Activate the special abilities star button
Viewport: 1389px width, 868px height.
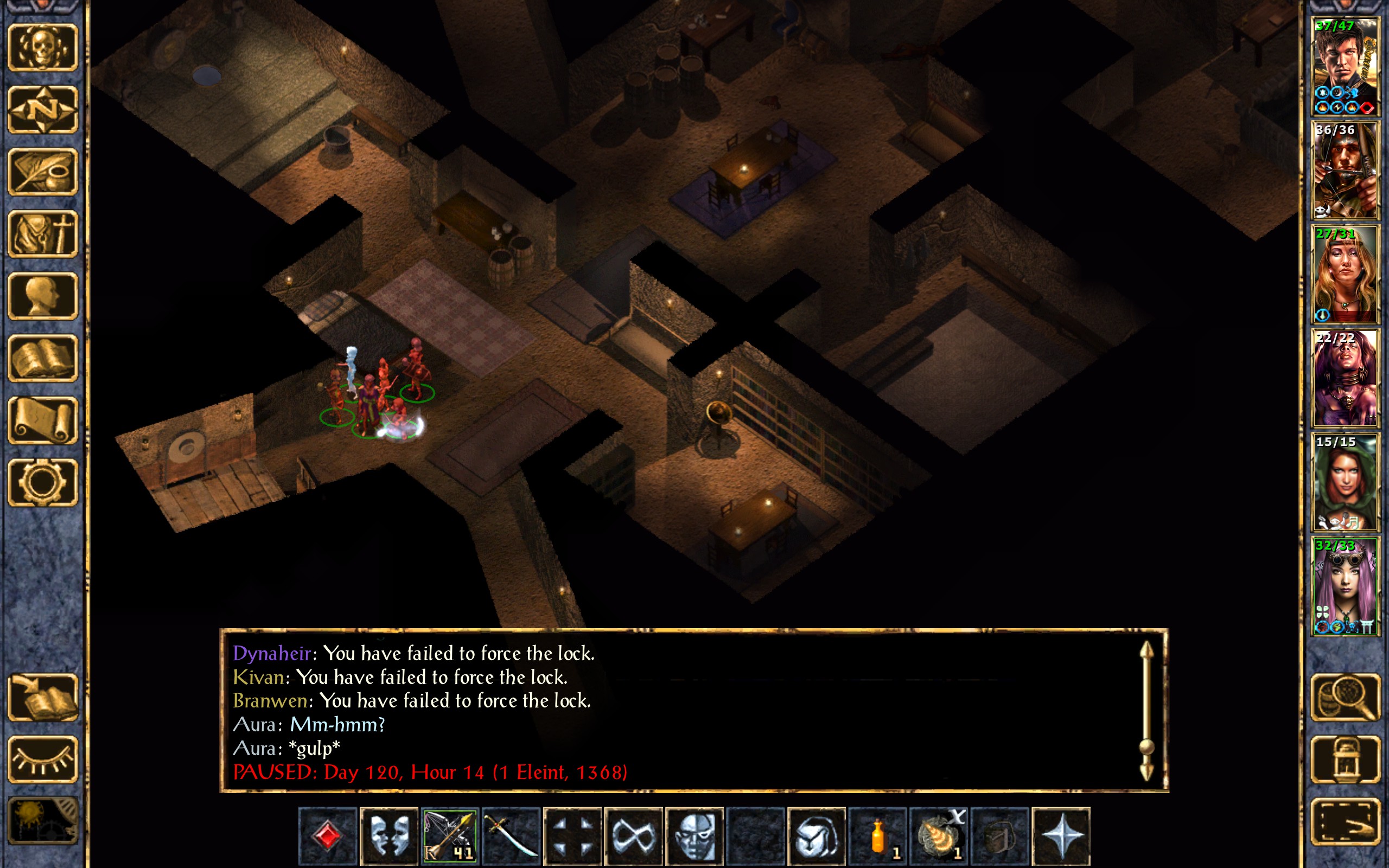tap(1061, 836)
